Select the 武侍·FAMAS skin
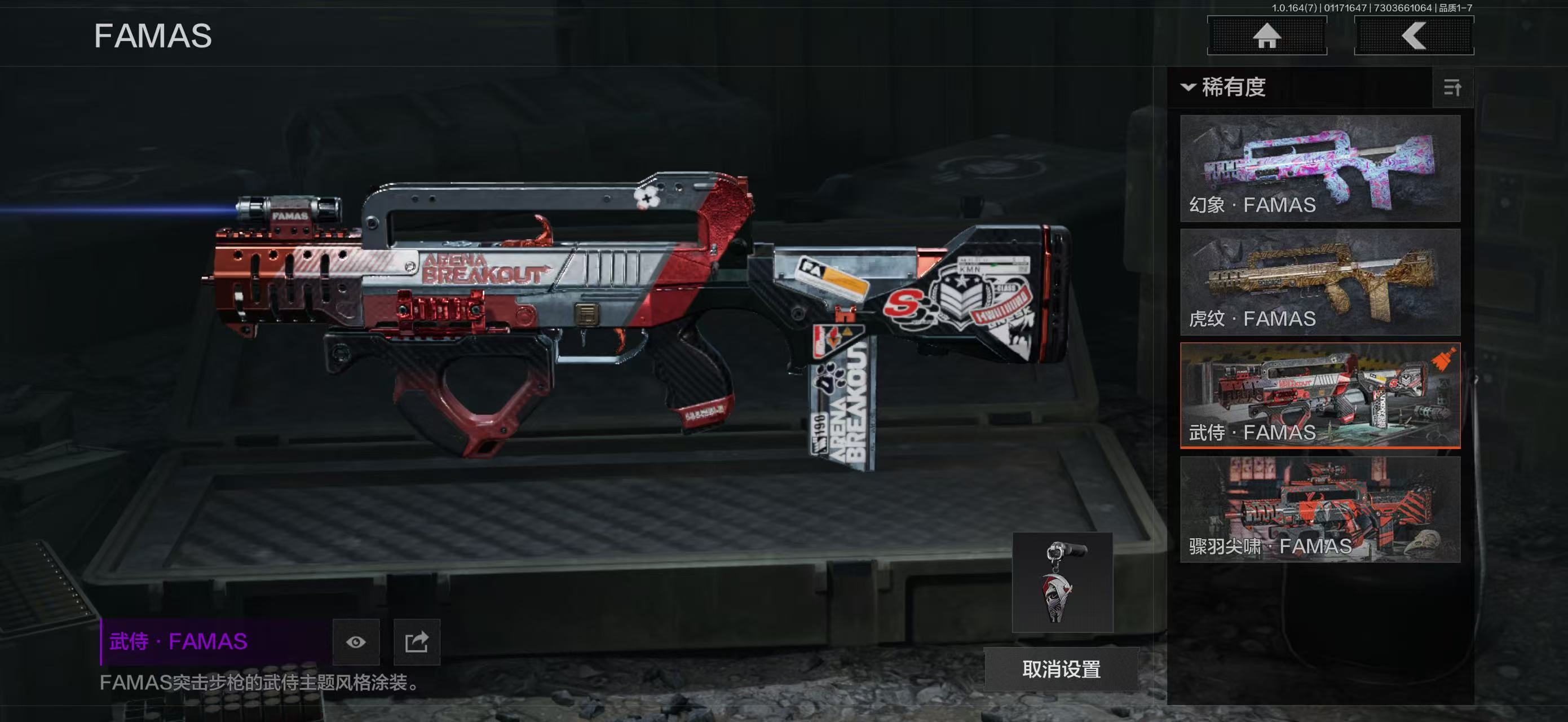 click(x=1320, y=396)
